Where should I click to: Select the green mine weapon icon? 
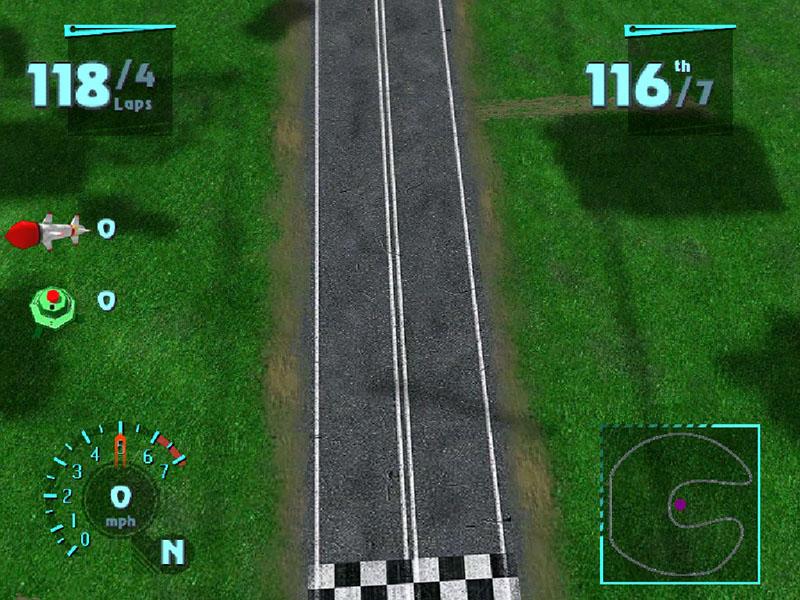[x=53, y=302]
